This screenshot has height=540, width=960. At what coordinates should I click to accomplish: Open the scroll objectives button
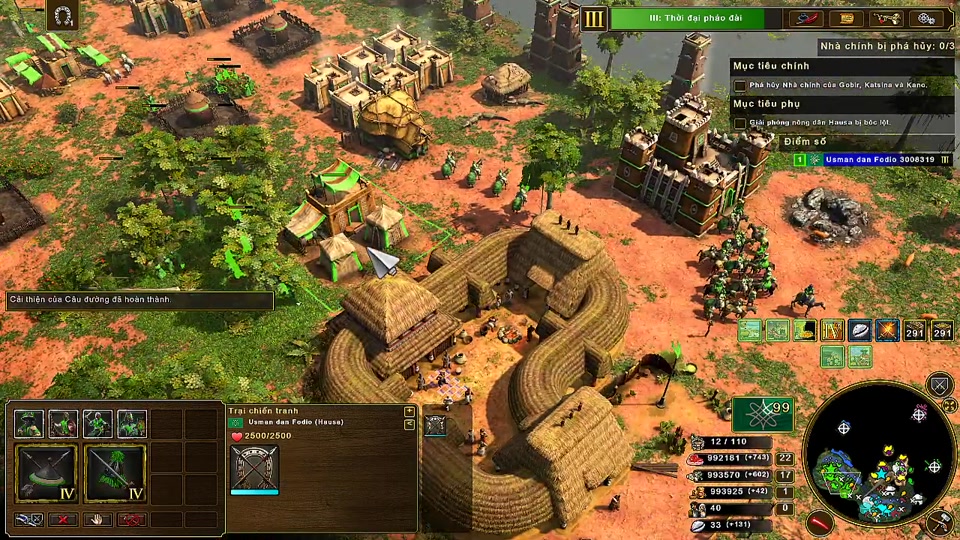846,18
